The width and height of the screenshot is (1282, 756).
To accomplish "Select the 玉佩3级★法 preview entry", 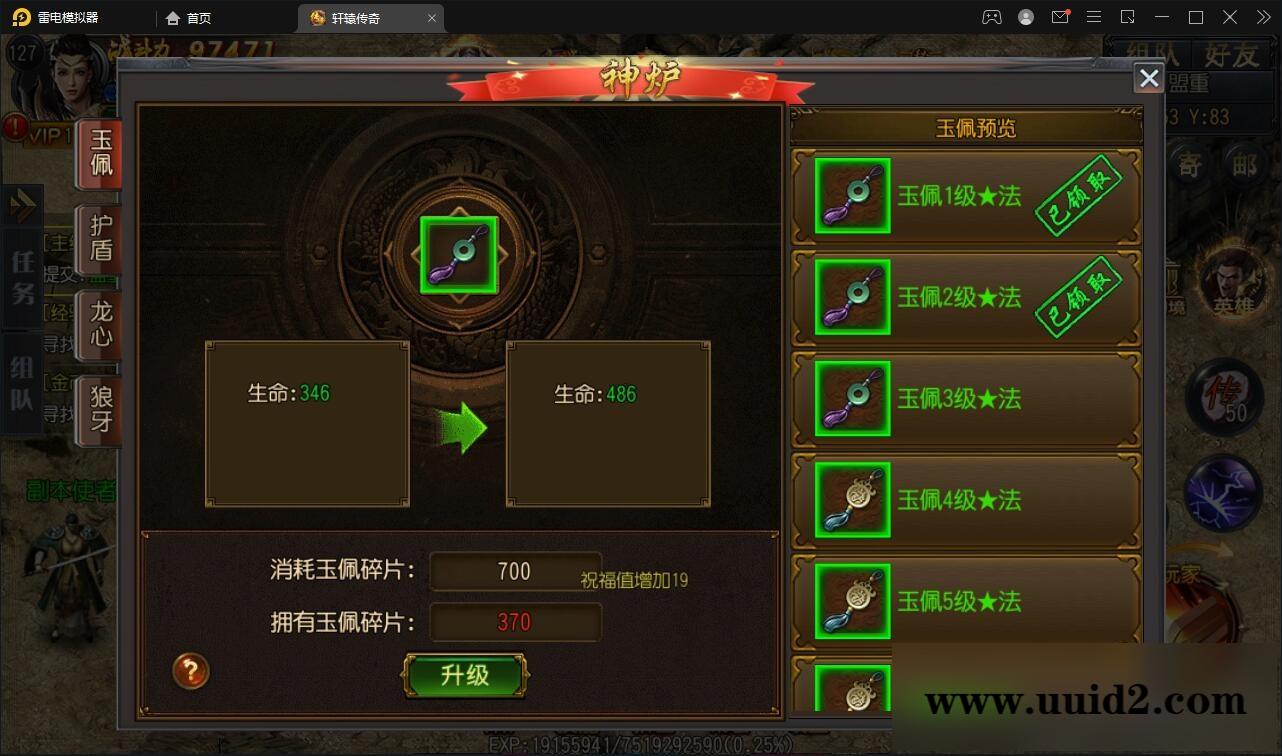I will point(965,398).
